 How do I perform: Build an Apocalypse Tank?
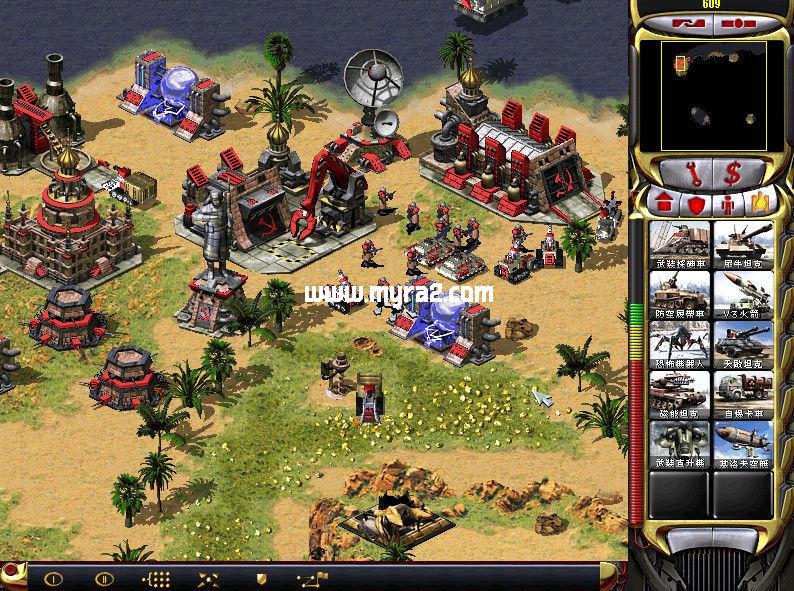743,344
